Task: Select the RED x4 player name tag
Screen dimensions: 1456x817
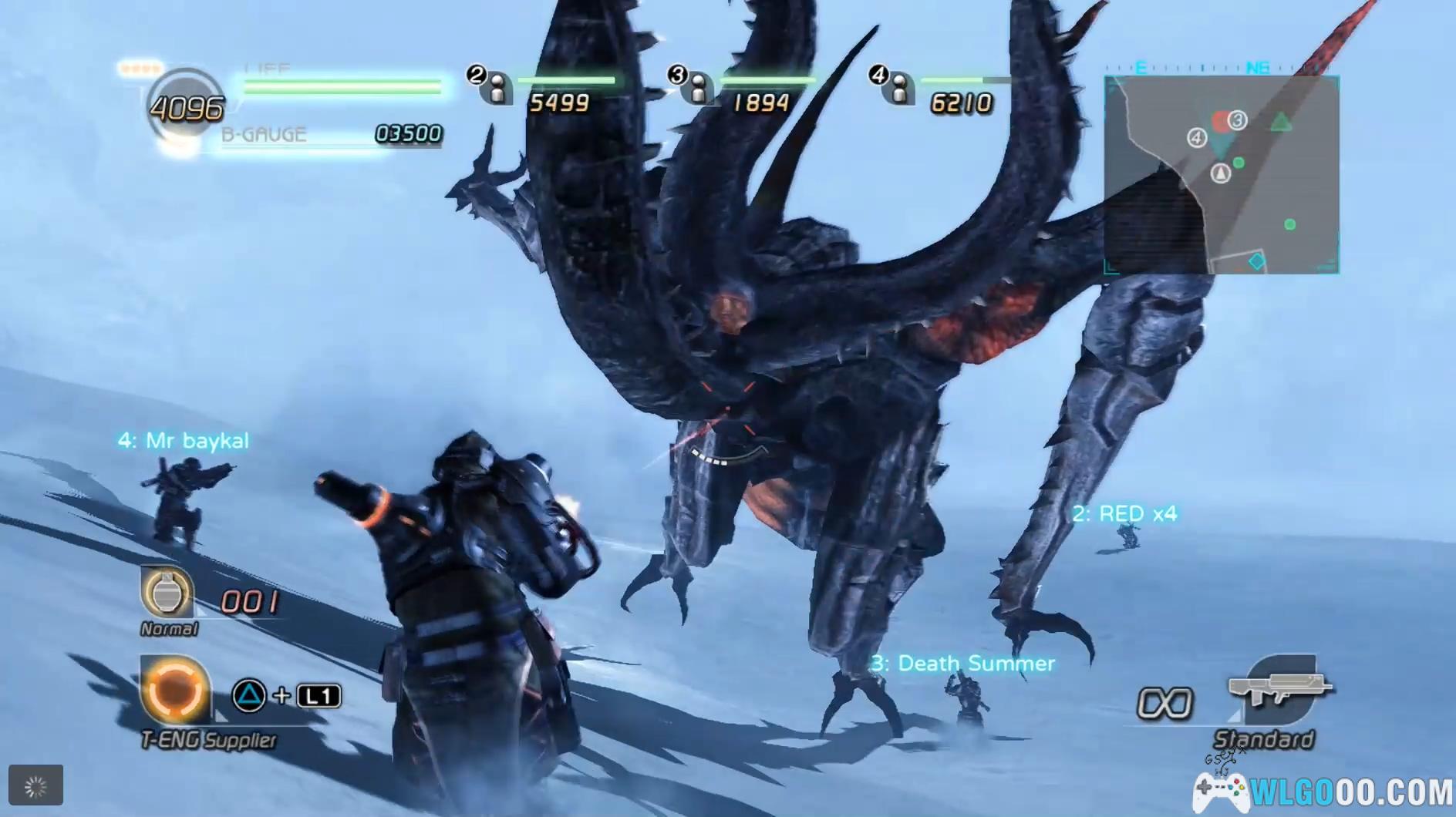Action: tap(1124, 513)
